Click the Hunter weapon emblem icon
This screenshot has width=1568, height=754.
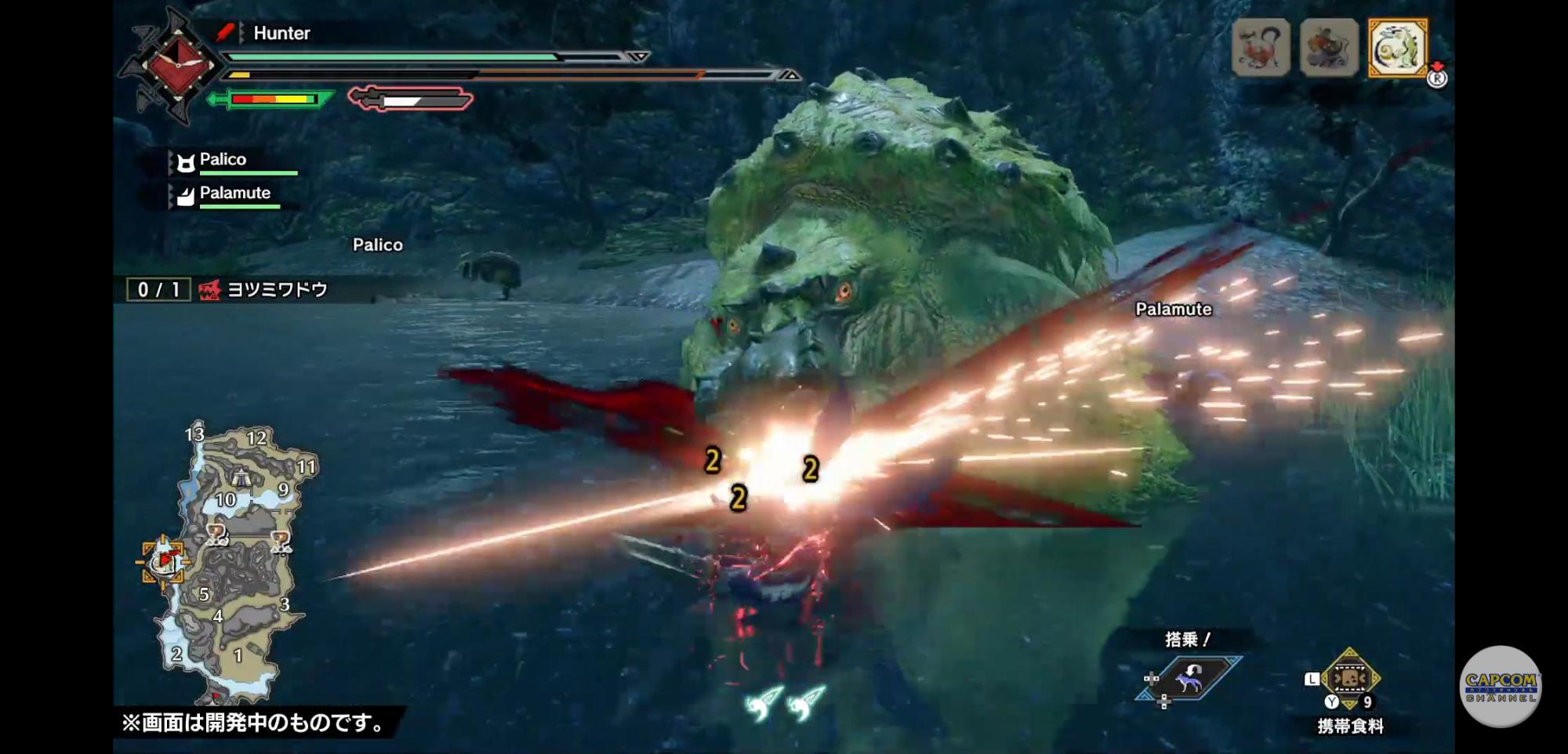(x=177, y=66)
